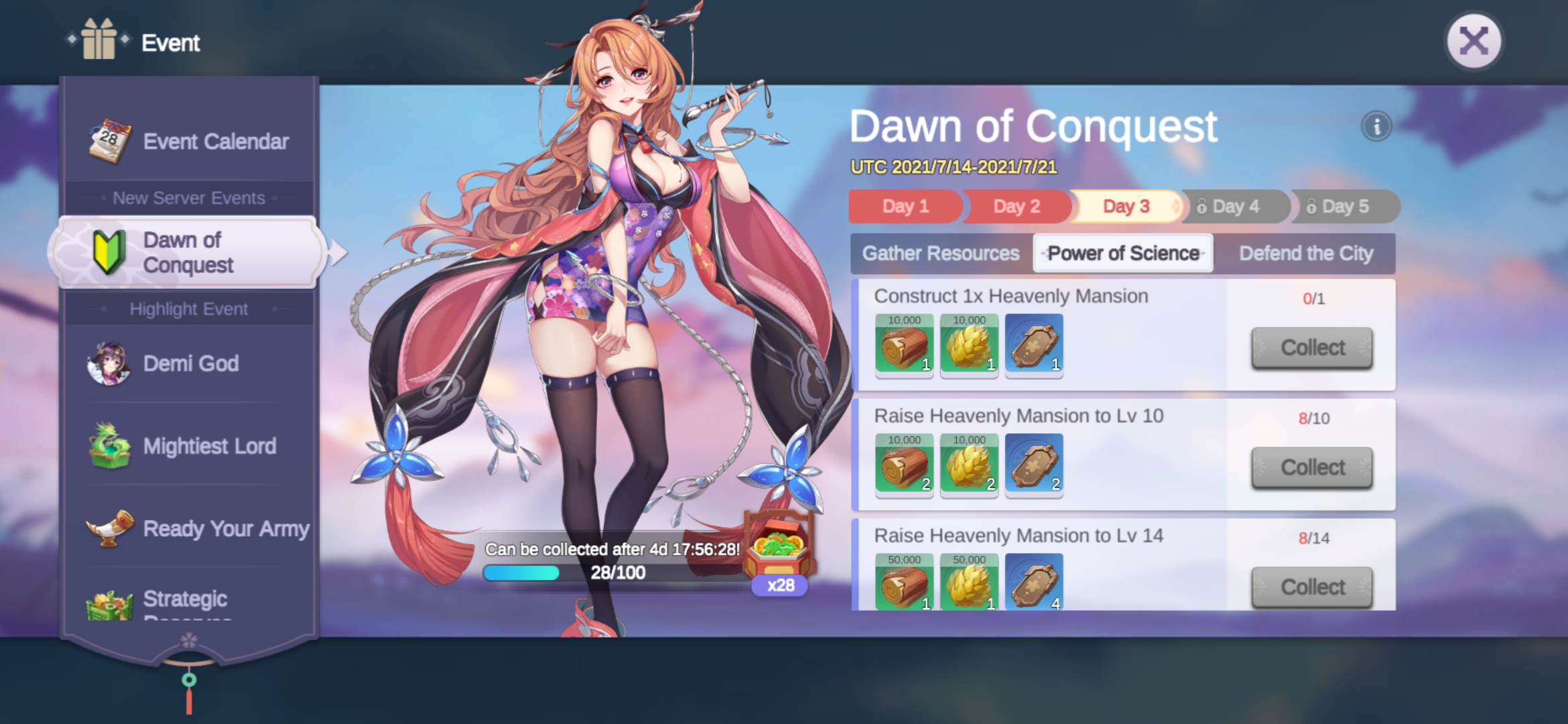Expand the Highlight Event section
Viewport: 1568px width, 724px height.
(190, 308)
